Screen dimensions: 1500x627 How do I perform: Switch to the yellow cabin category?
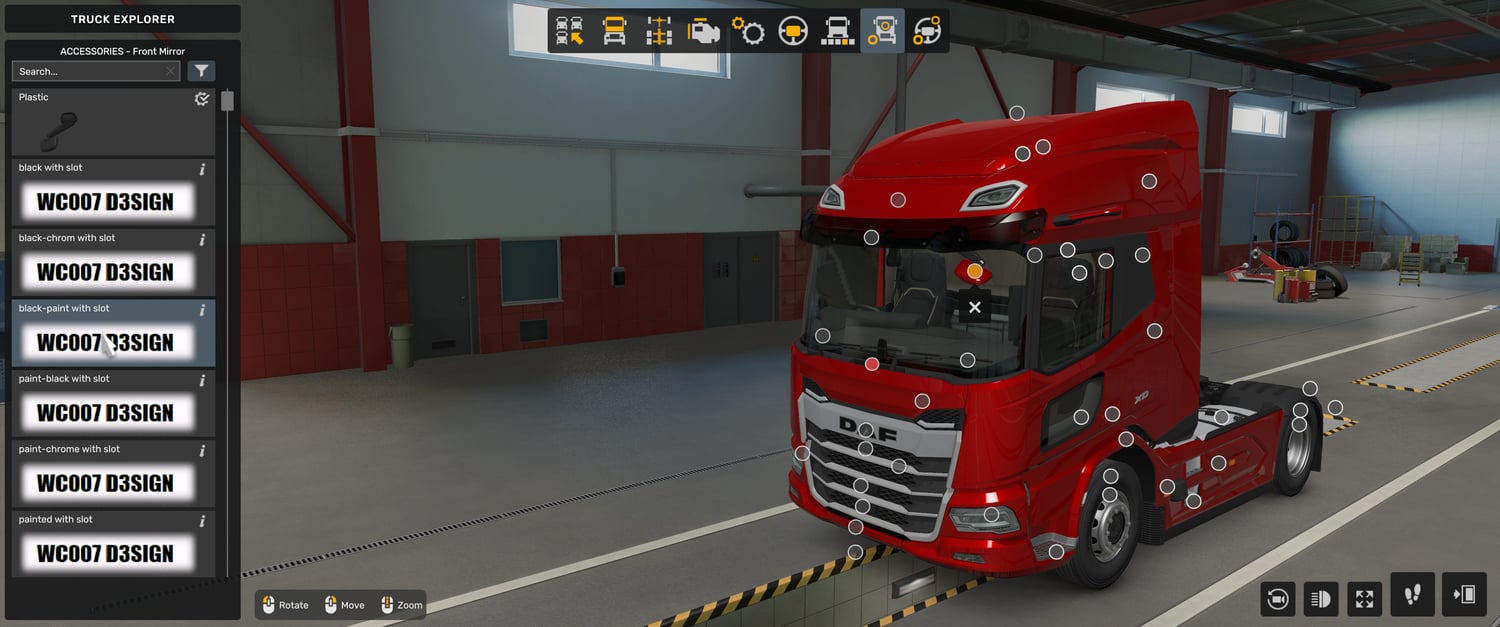click(614, 31)
